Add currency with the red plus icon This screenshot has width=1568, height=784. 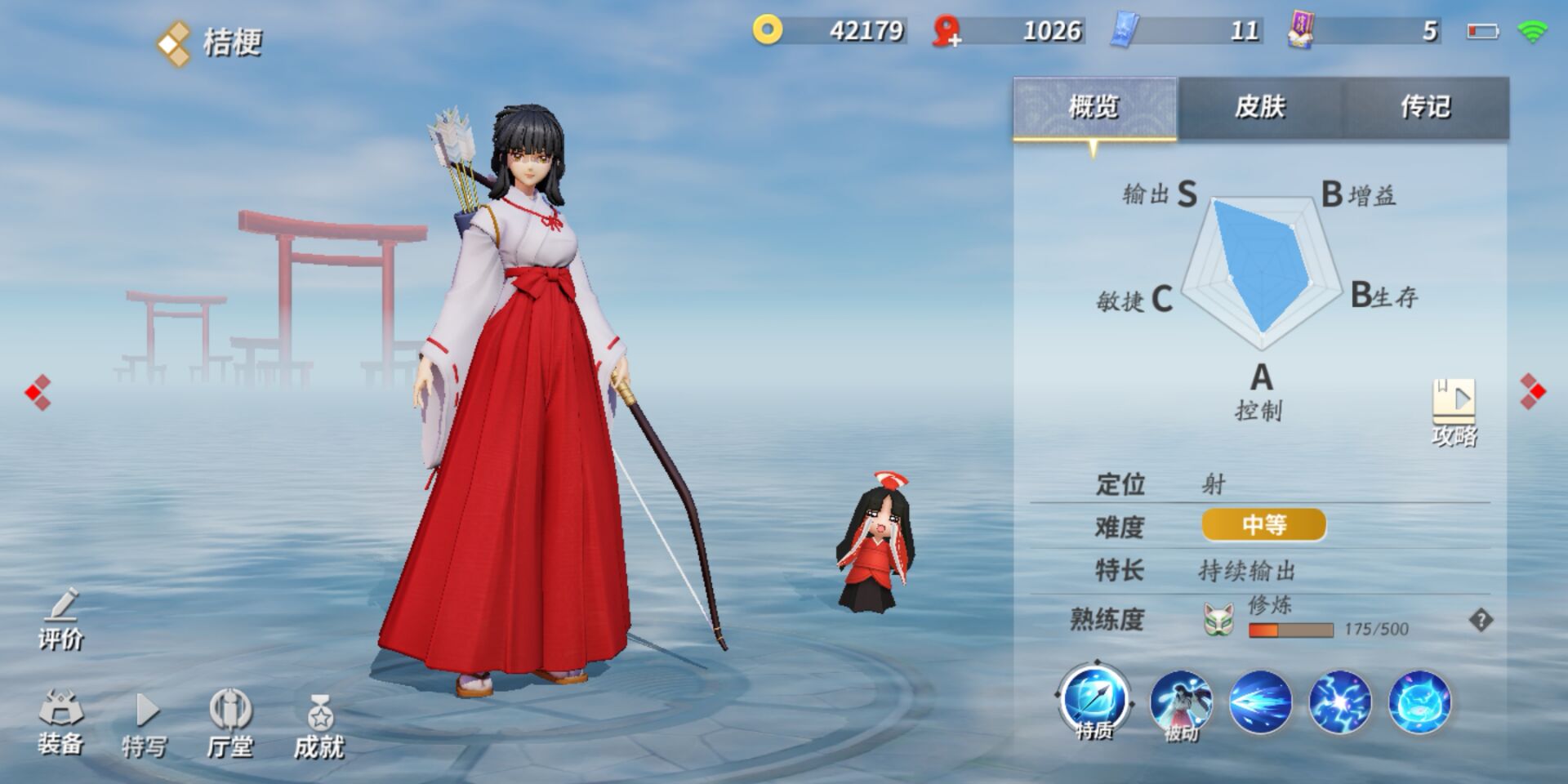point(947,32)
